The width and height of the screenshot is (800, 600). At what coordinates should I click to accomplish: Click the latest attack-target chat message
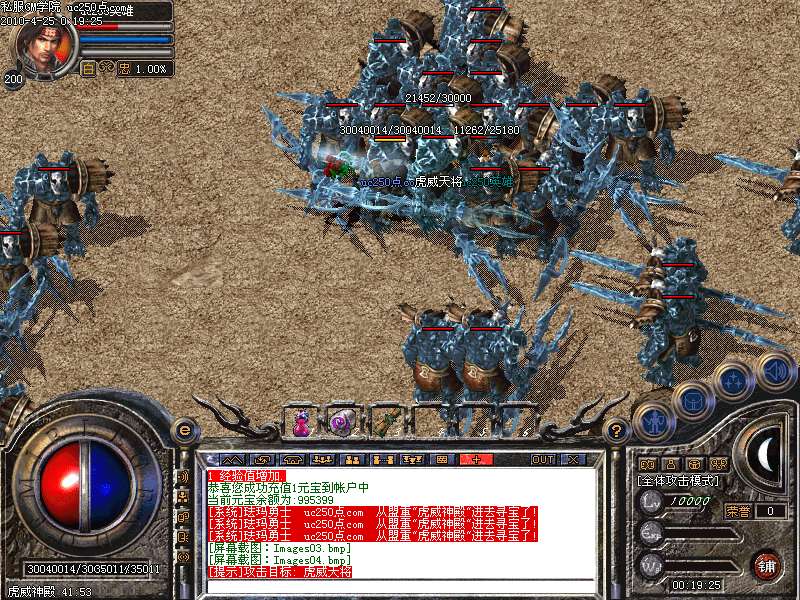point(280,571)
